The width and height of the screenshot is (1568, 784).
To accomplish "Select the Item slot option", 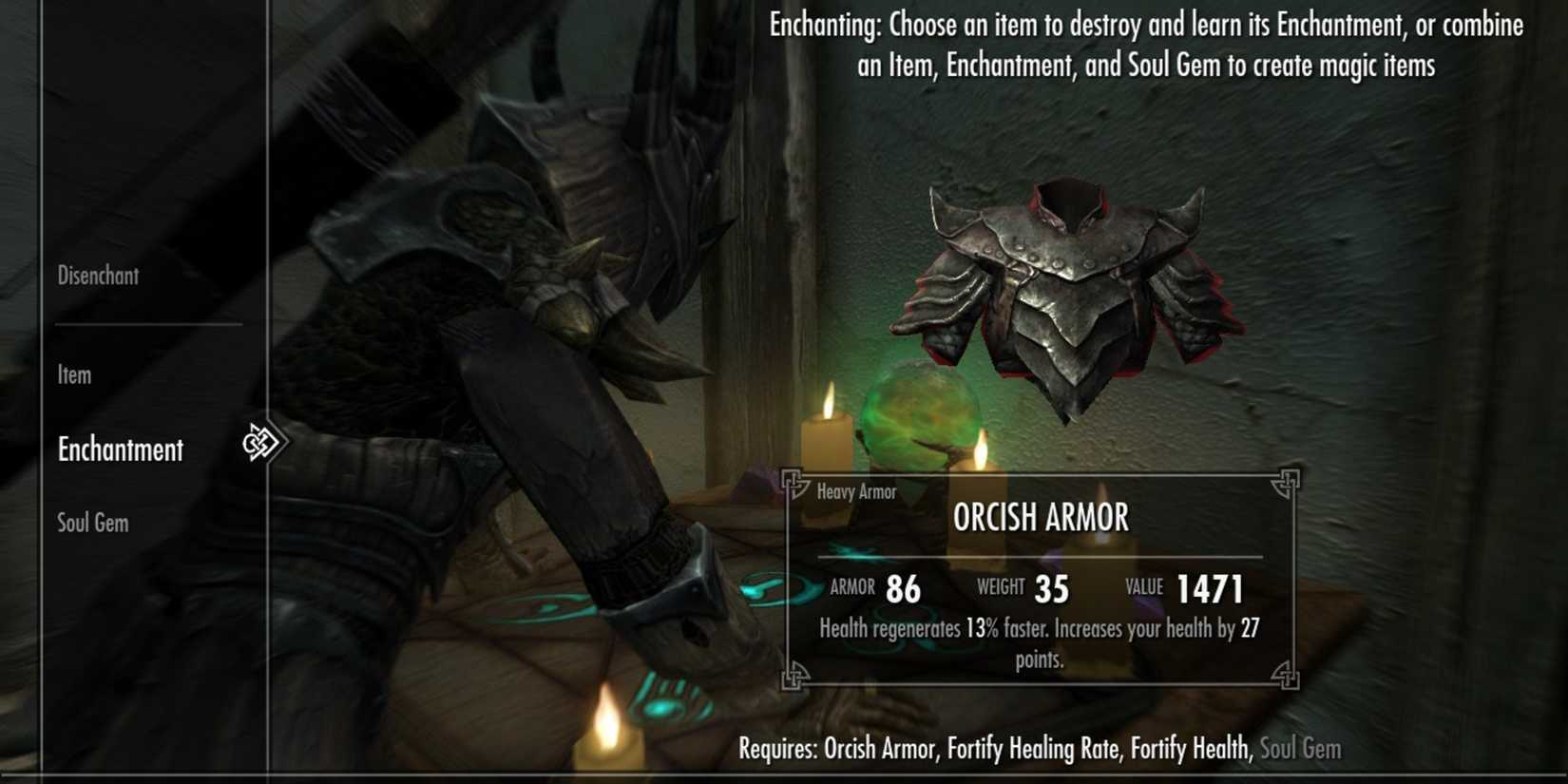I will (x=73, y=374).
